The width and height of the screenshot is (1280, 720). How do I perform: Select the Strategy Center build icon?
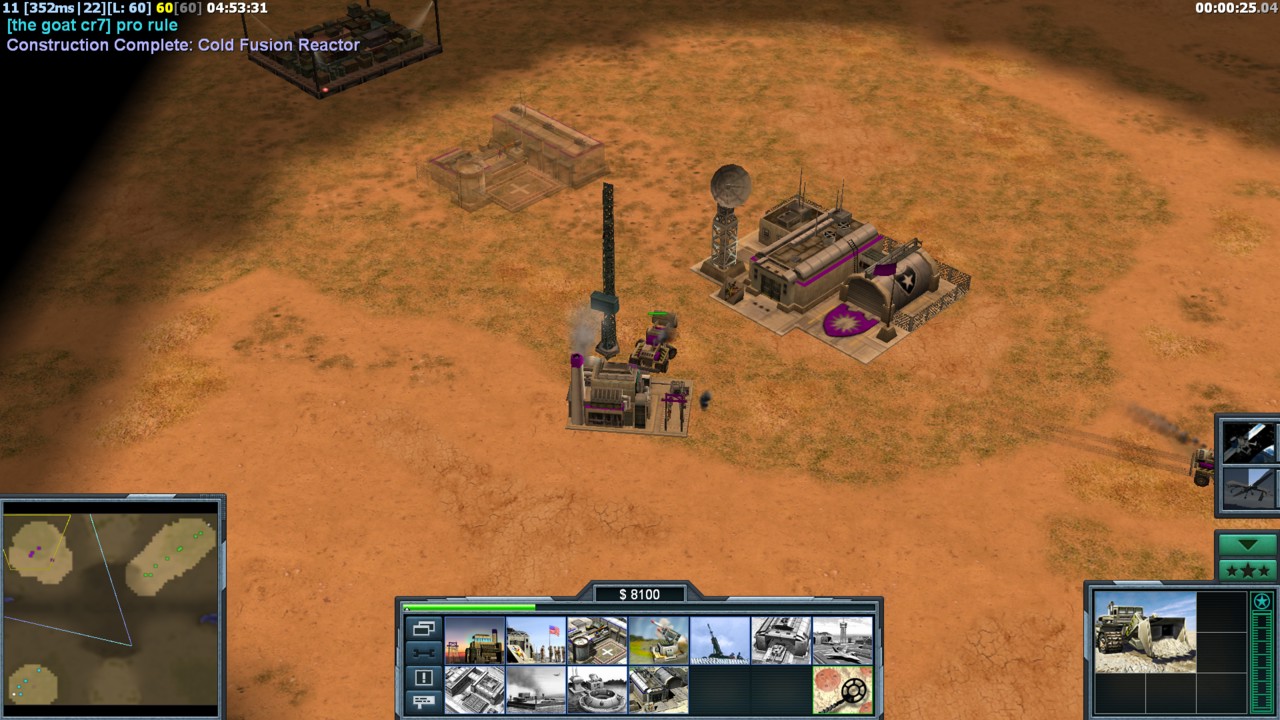(x=475, y=690)
